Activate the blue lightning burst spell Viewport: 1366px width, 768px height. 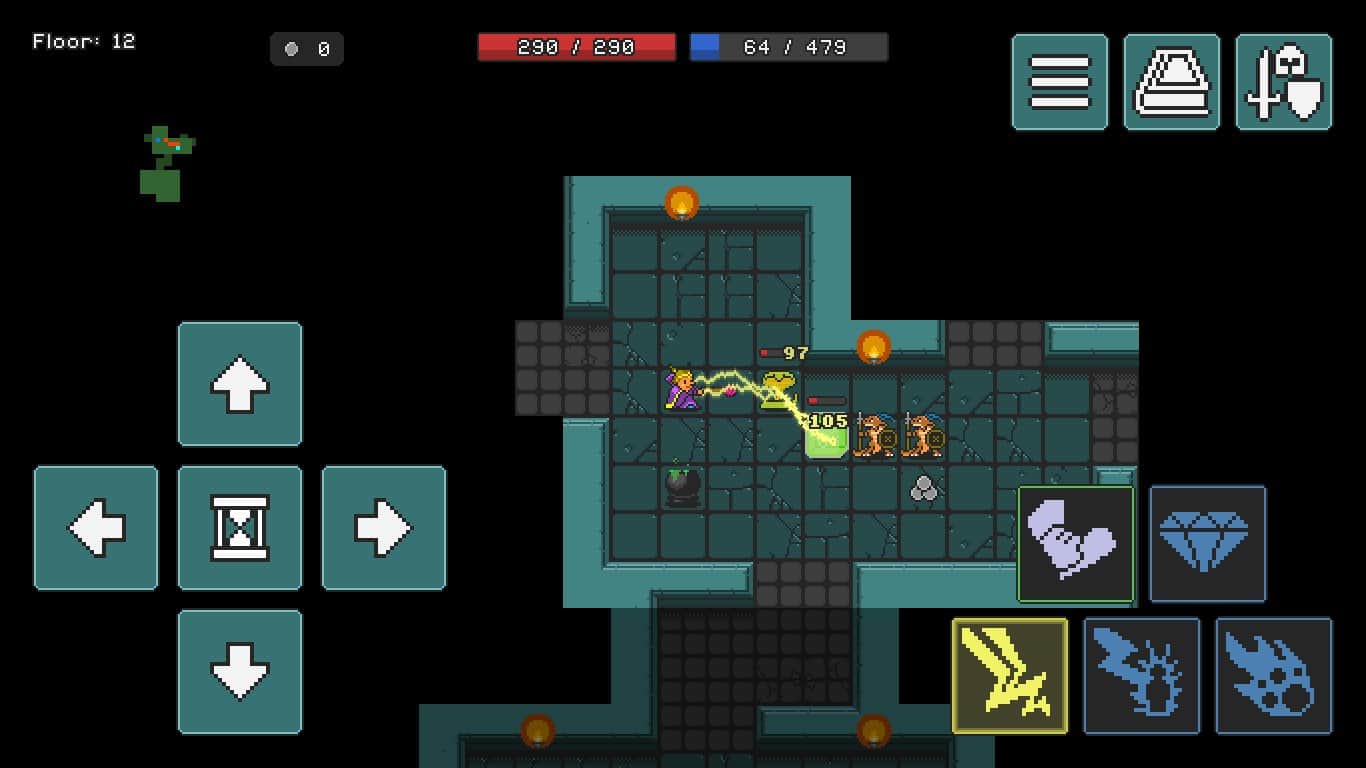[x=1142, y=676]
